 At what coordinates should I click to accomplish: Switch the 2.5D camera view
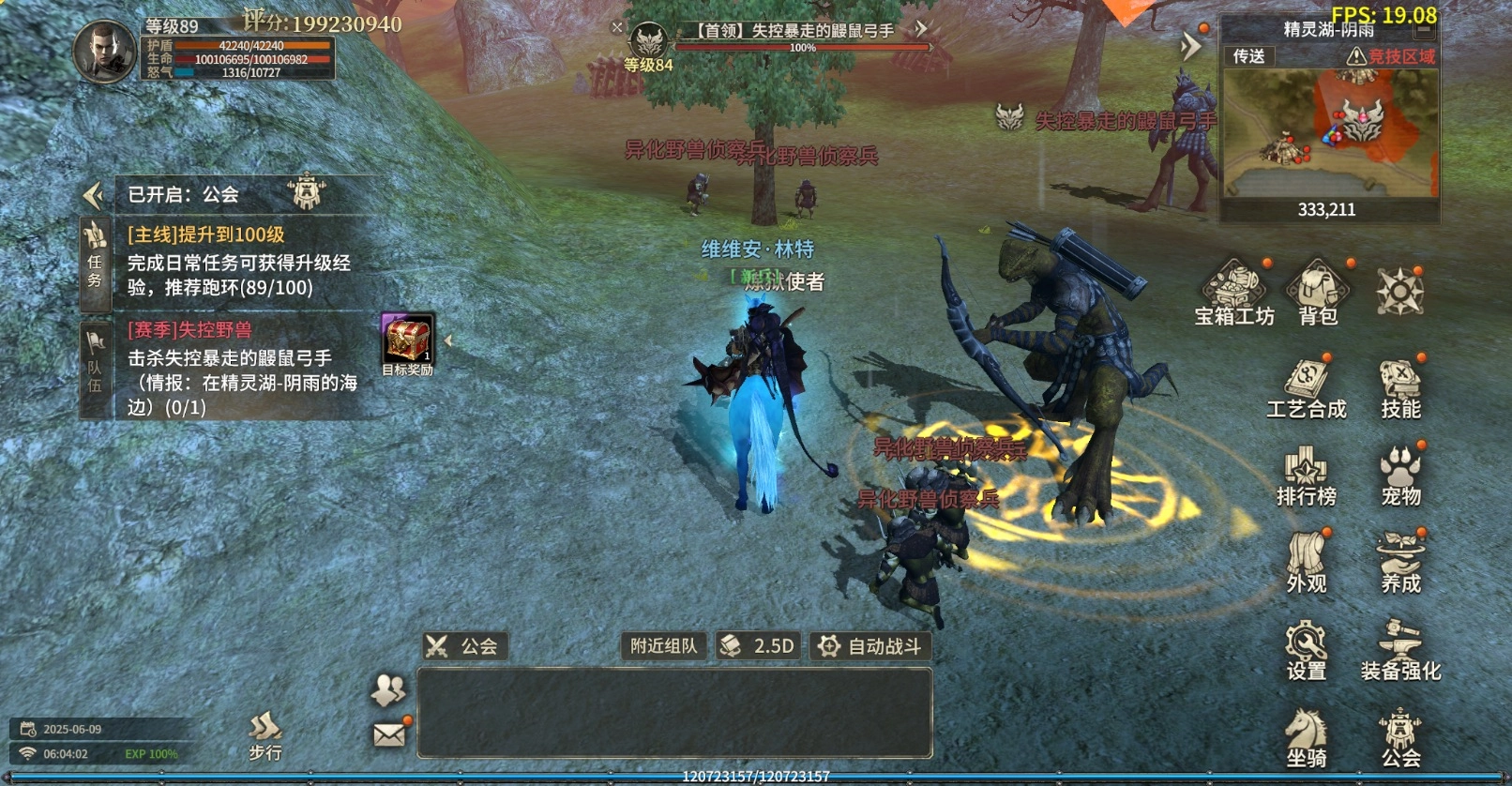point(759,646)
